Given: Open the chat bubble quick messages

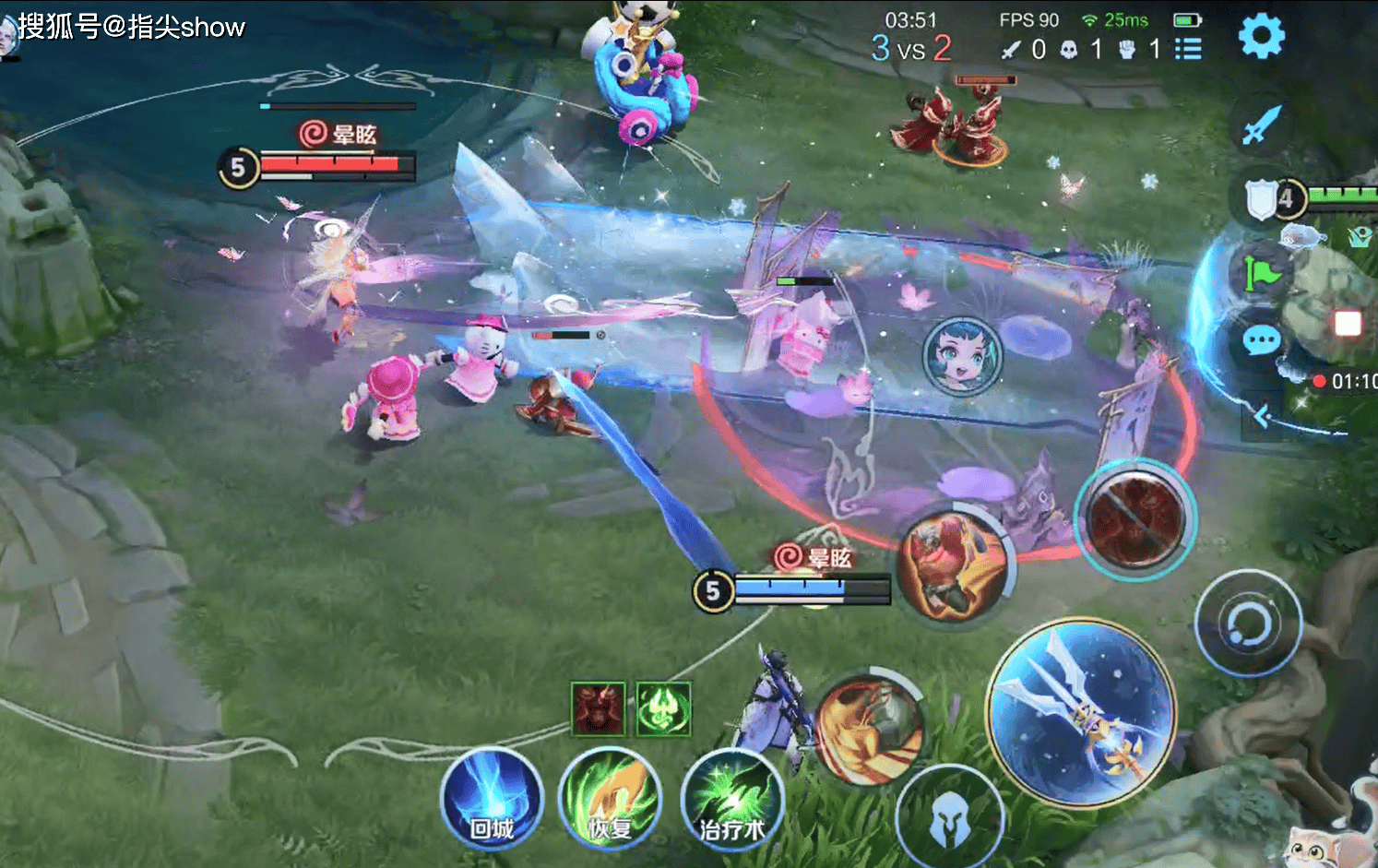Looking at the screenshot, I should click(1261, 341).
